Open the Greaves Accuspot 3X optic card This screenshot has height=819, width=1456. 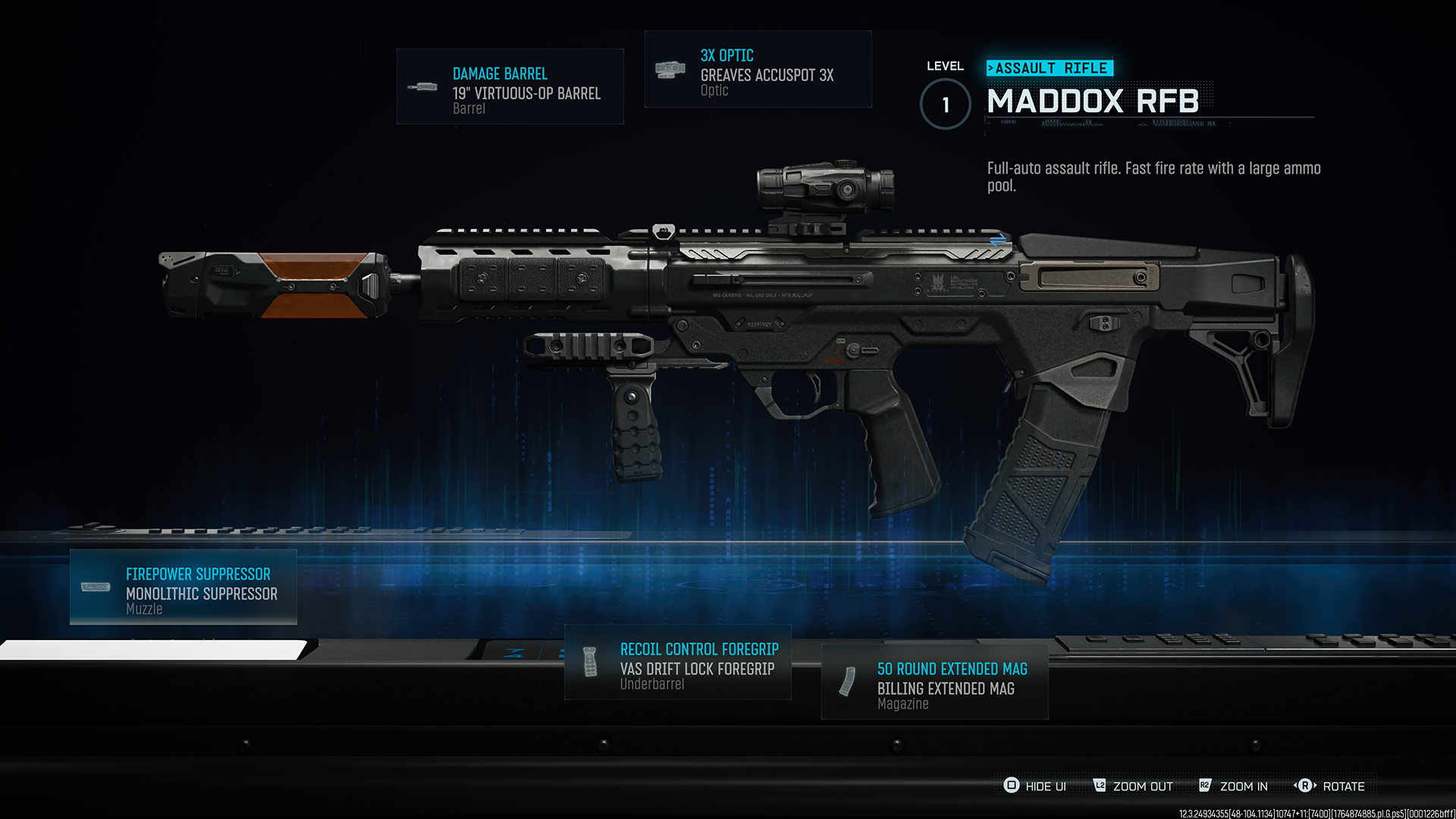[758, 69]
